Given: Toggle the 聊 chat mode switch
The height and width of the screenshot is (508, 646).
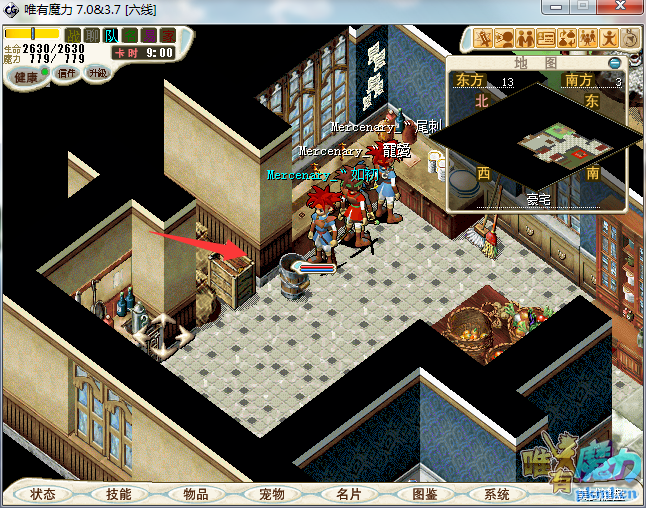Looking at the screenshot, I should click(x=92, y=36).
